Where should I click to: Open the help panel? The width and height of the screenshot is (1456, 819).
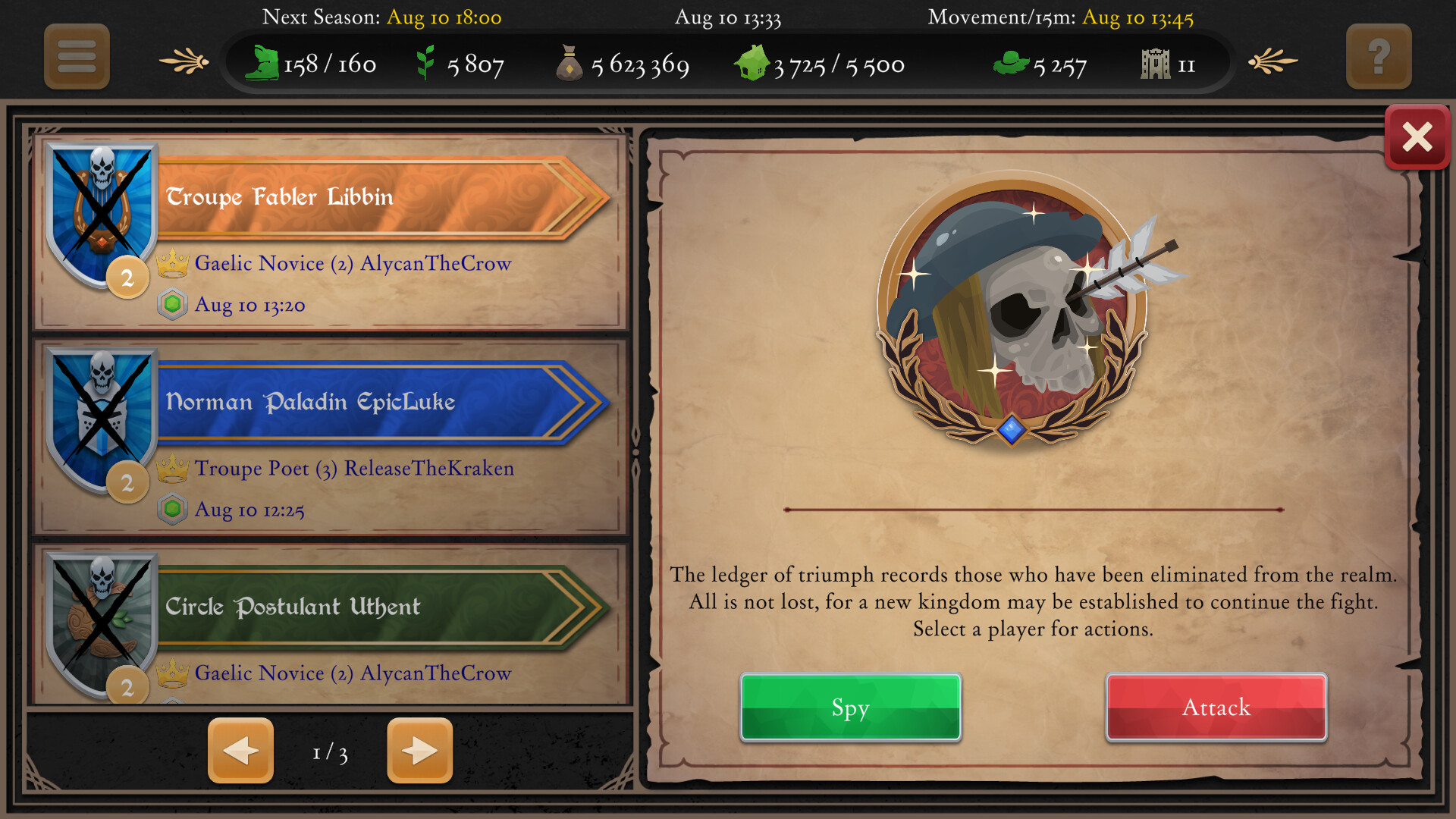click(x=1379, y=56)
